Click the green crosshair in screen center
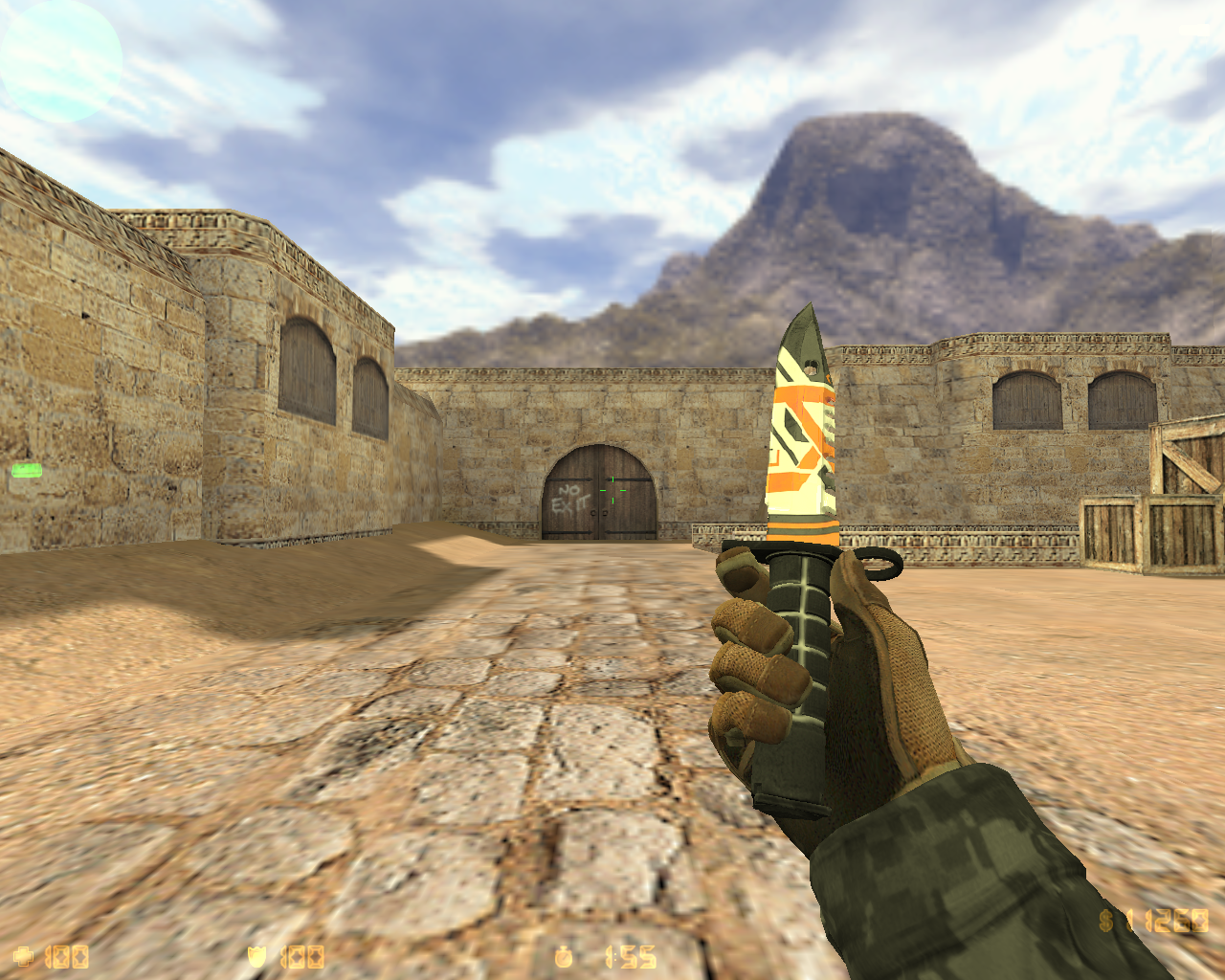This screenshot has height=980, width=1225. [x=612, y=490]
